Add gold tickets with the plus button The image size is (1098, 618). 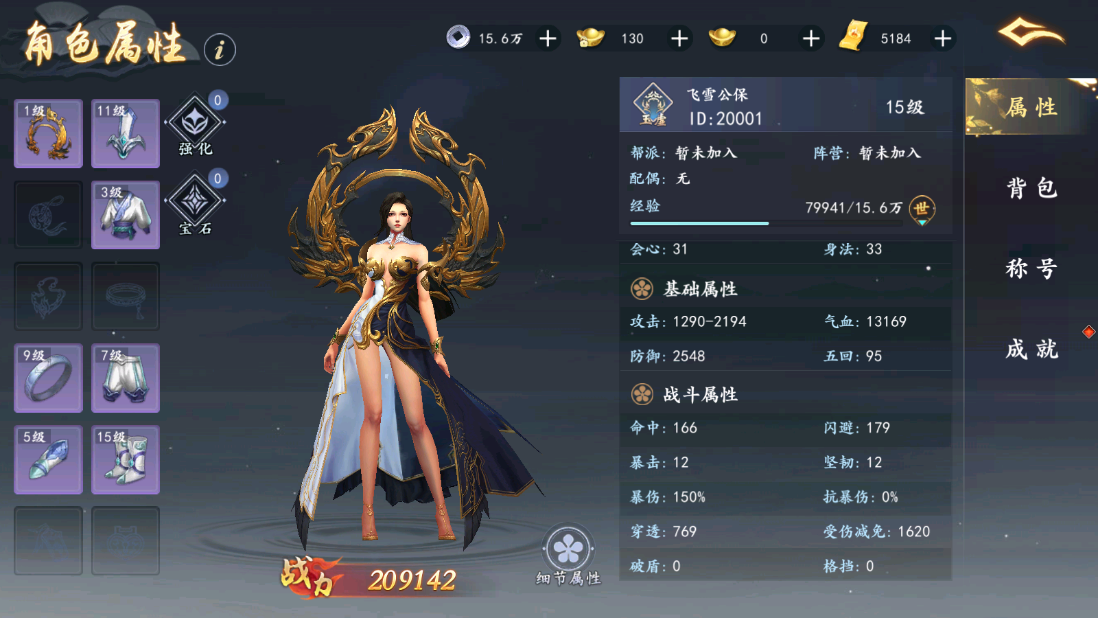(942, 38)
